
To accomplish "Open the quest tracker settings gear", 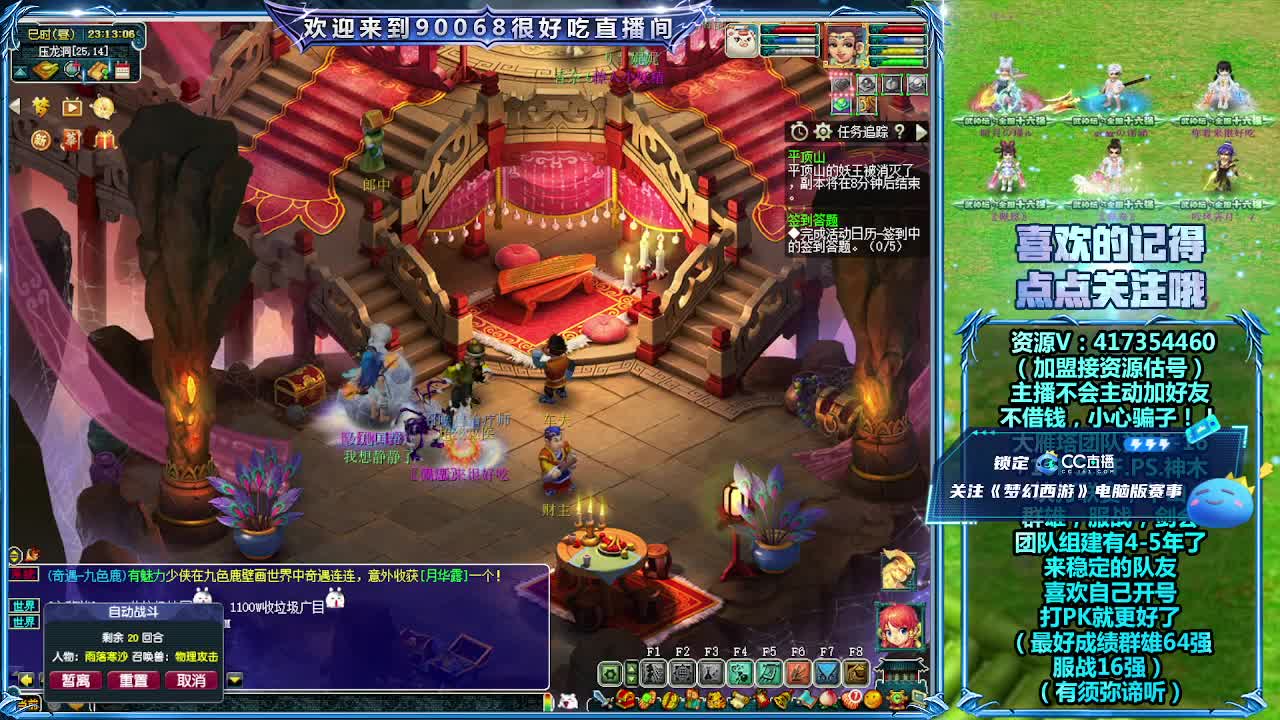I will (823, 132).
